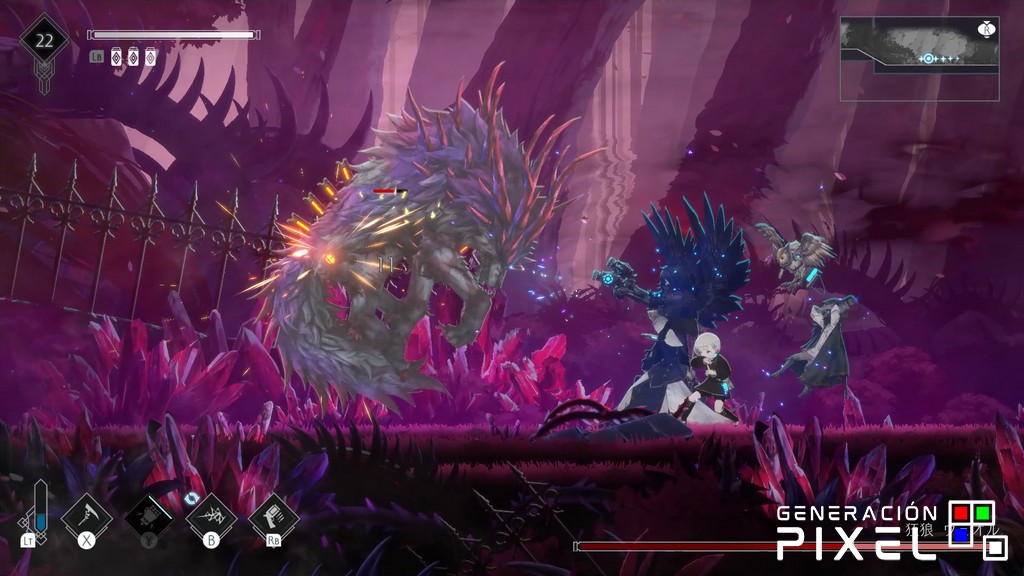Click the level 22 diamond badge
1024x576 pixels.
pyautogui.click(x=44, y=42)
